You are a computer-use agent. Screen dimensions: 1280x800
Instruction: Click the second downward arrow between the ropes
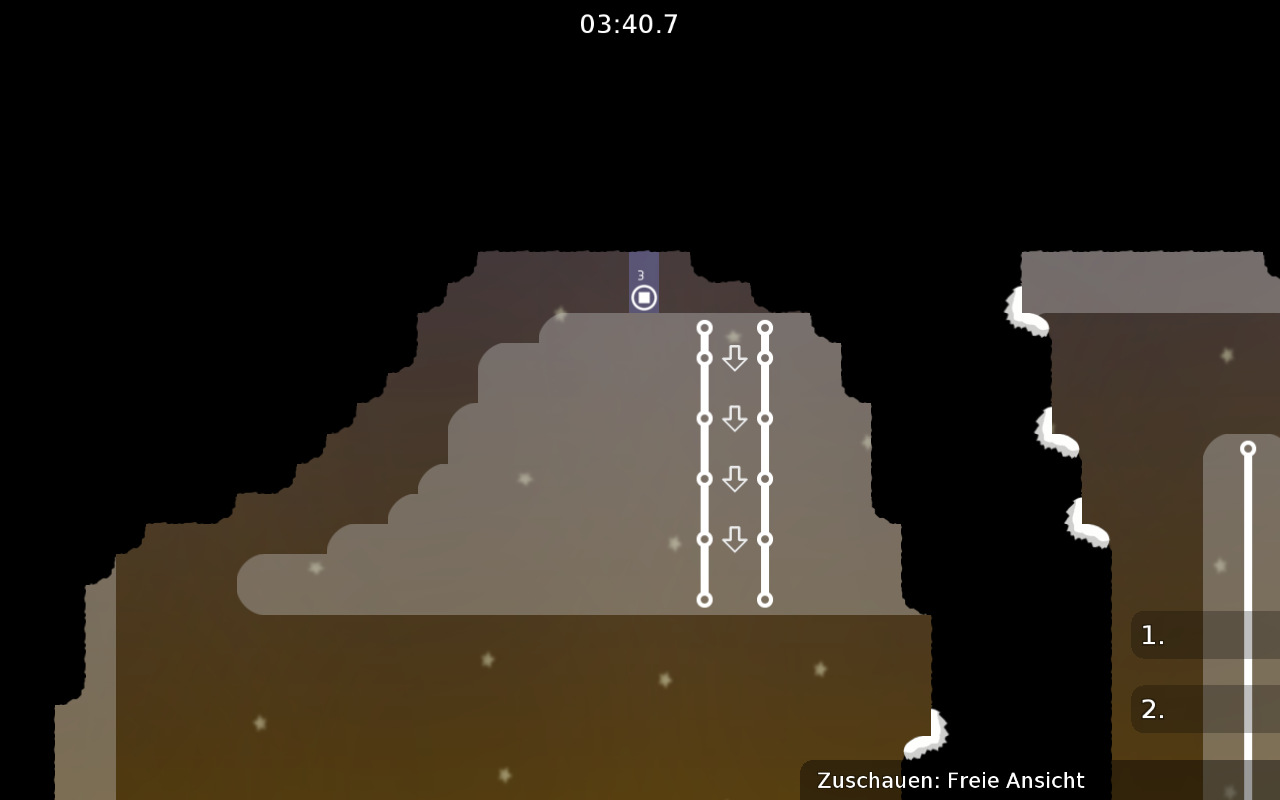(736, 419)
